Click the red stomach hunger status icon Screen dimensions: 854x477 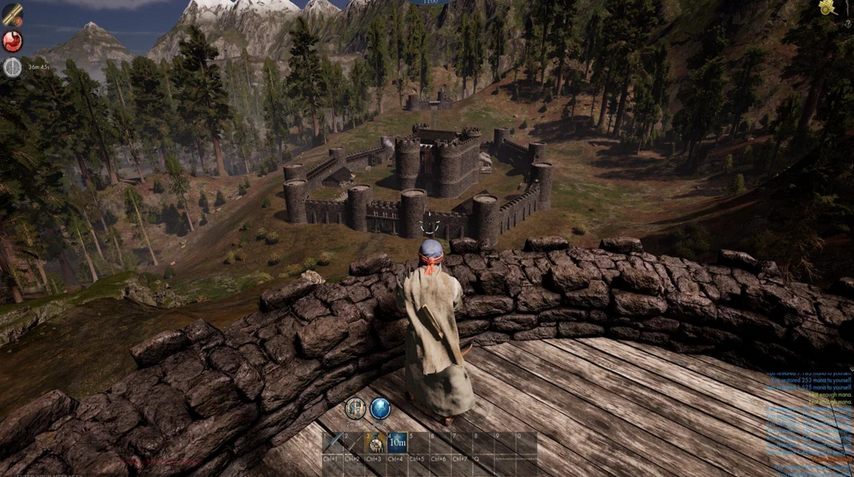[x=12, y=41]
